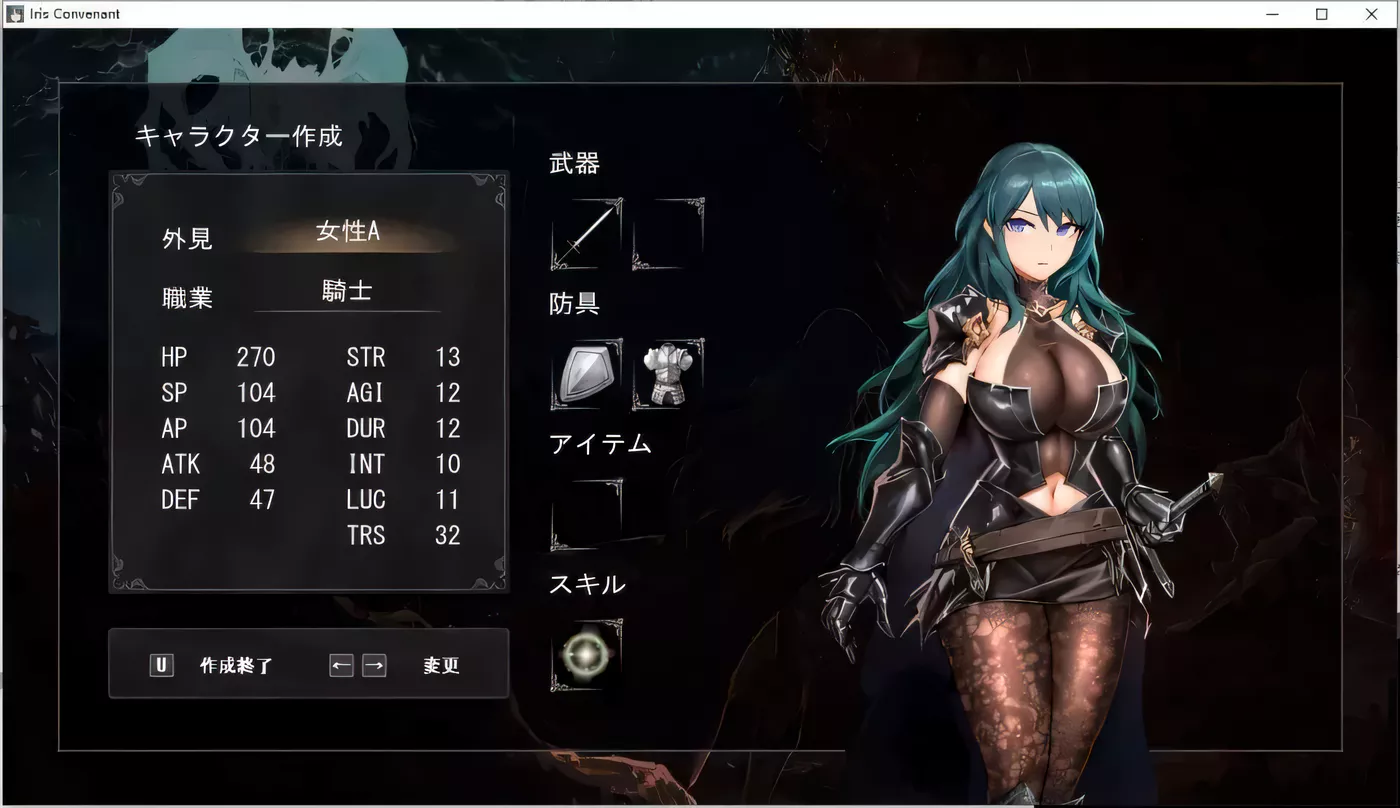Click the キャラクター作成 screen title
The height and width of the screenshot is (808, 1400).
238,136
